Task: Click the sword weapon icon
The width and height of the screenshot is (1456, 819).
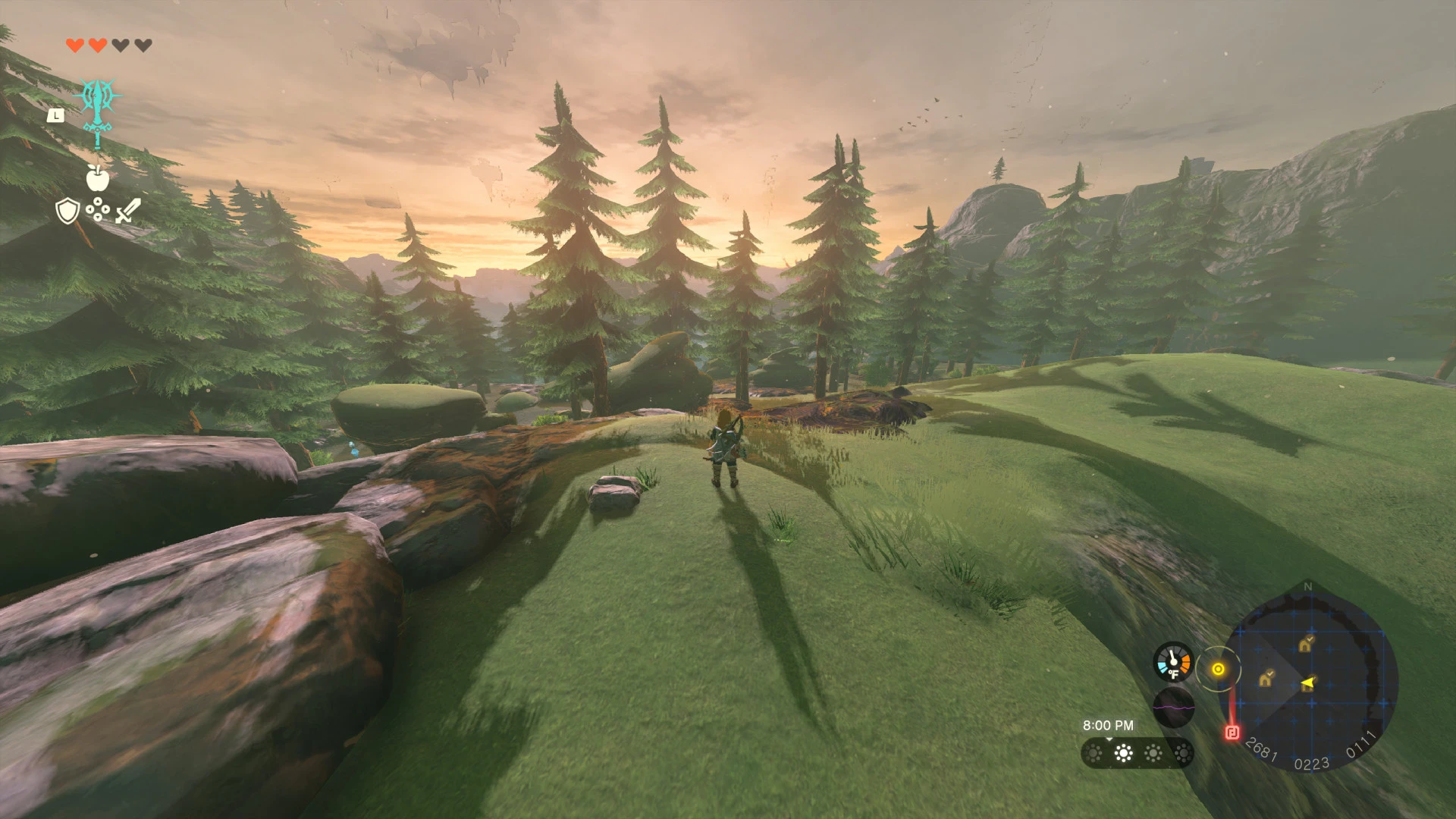Action: (127, 210)
